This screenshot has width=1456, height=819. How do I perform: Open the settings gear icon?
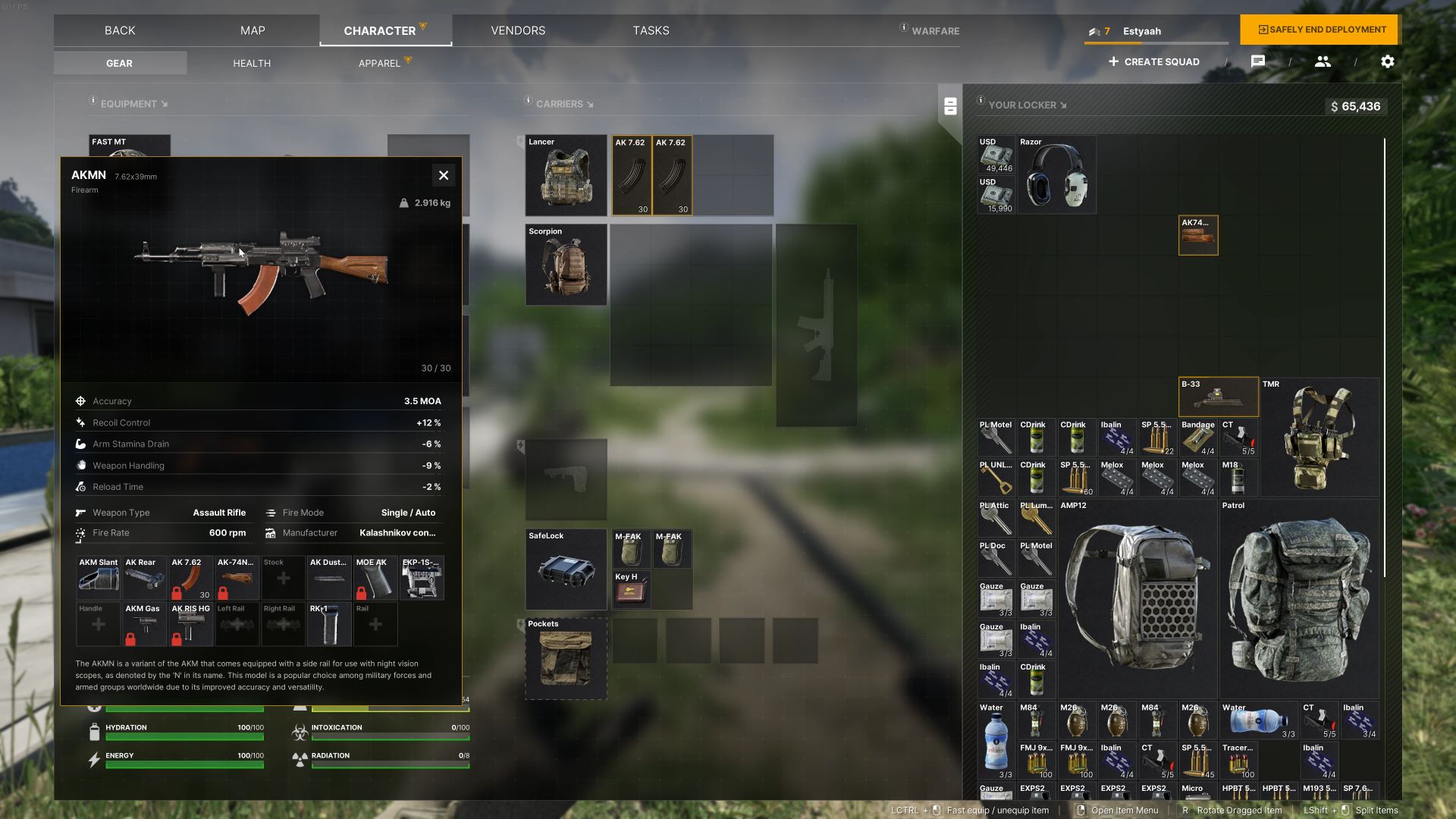[1387, 61]
